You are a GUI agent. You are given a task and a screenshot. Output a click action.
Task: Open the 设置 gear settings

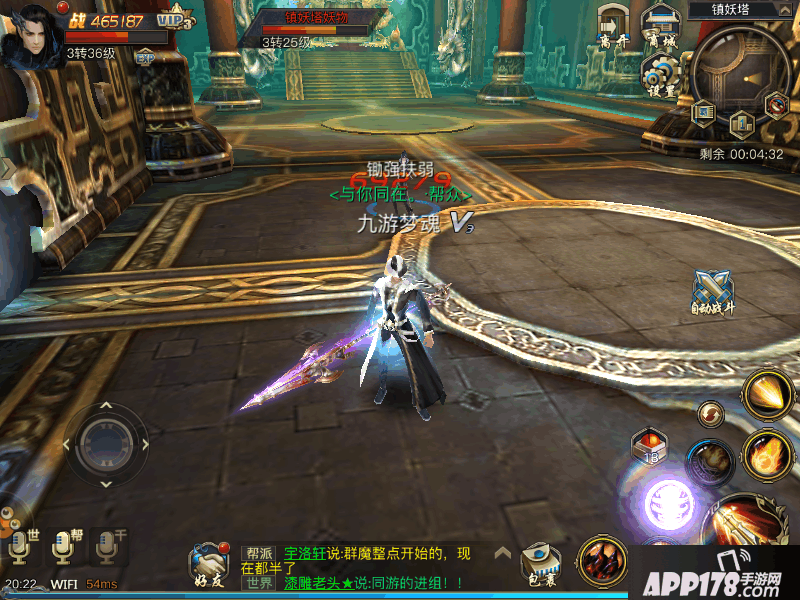tap(659, 76)
